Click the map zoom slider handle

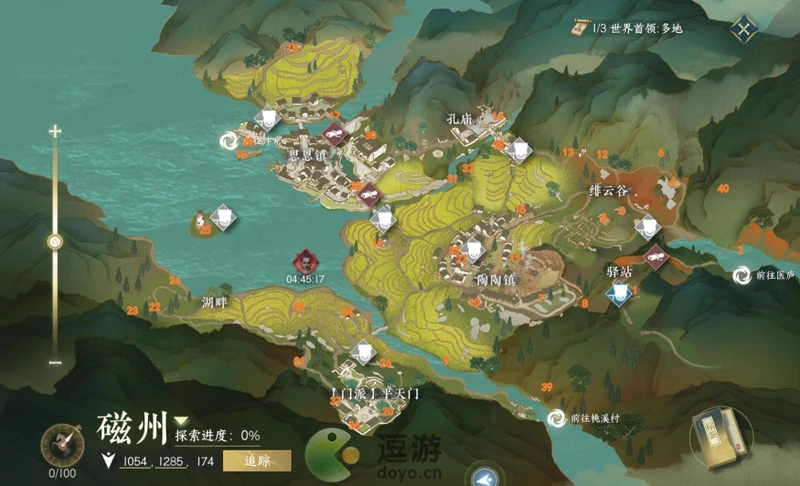coord(55,241)
